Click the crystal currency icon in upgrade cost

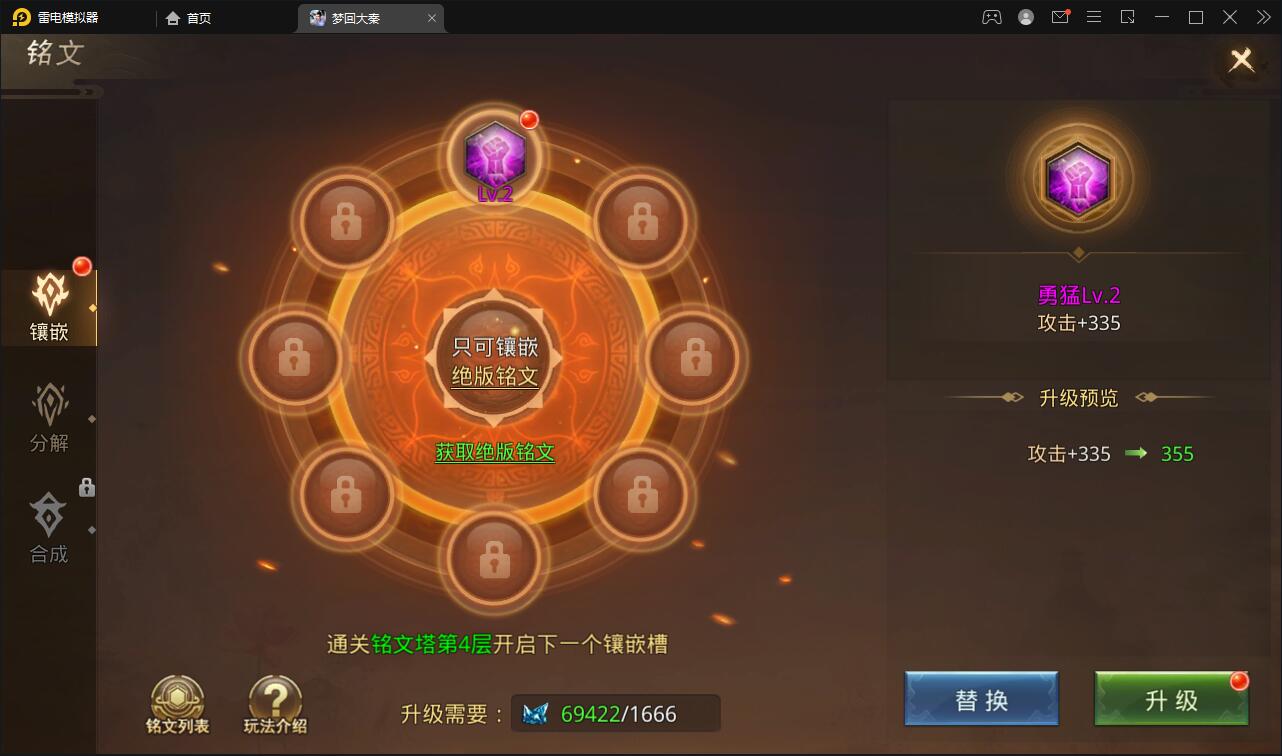point(537,713)
